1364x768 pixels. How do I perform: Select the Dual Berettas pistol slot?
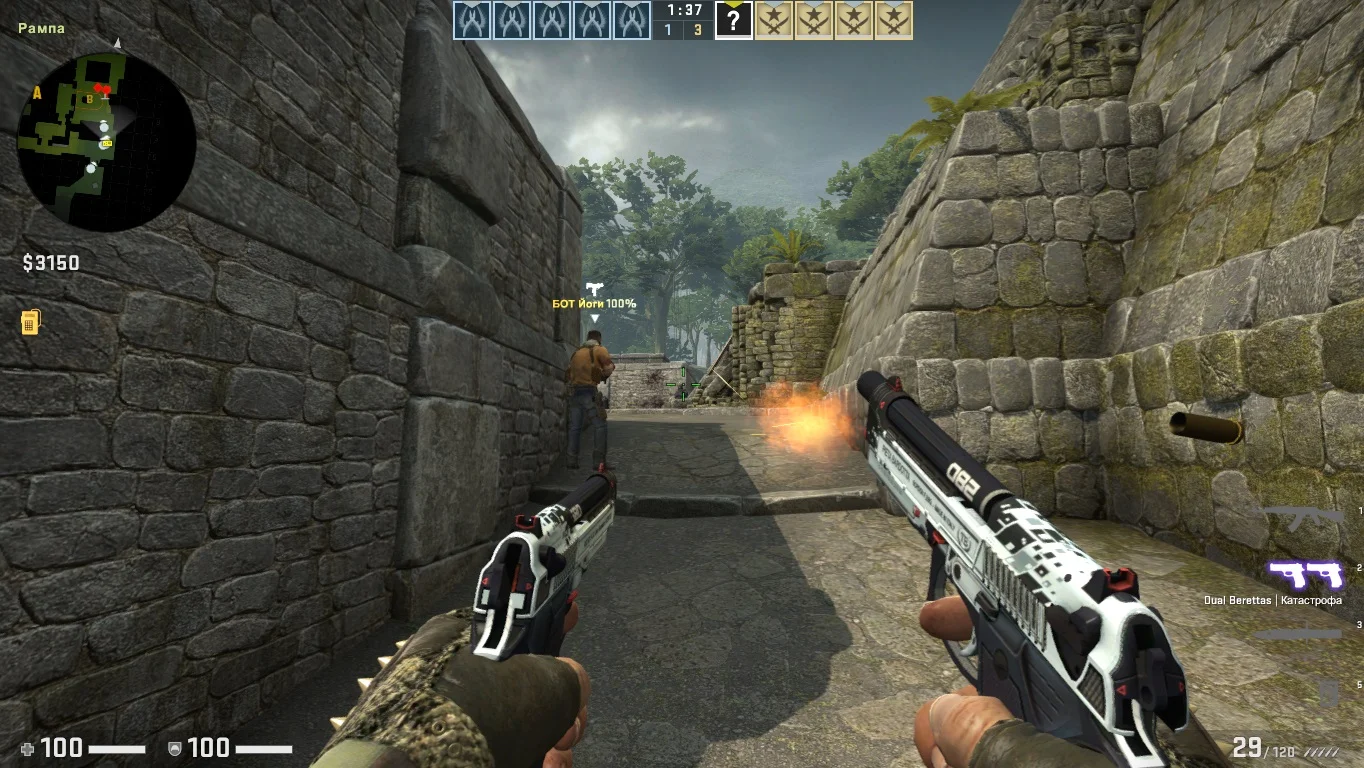(1305, 574)
